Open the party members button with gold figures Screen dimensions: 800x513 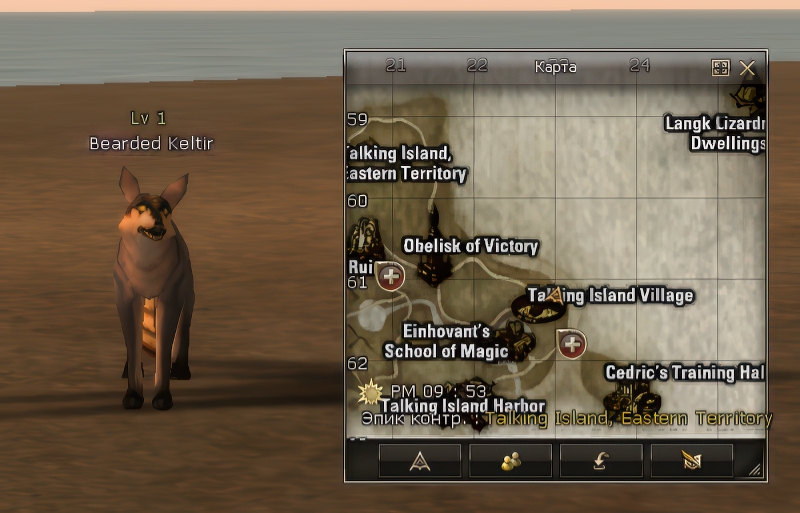click(x=511, y=460)
